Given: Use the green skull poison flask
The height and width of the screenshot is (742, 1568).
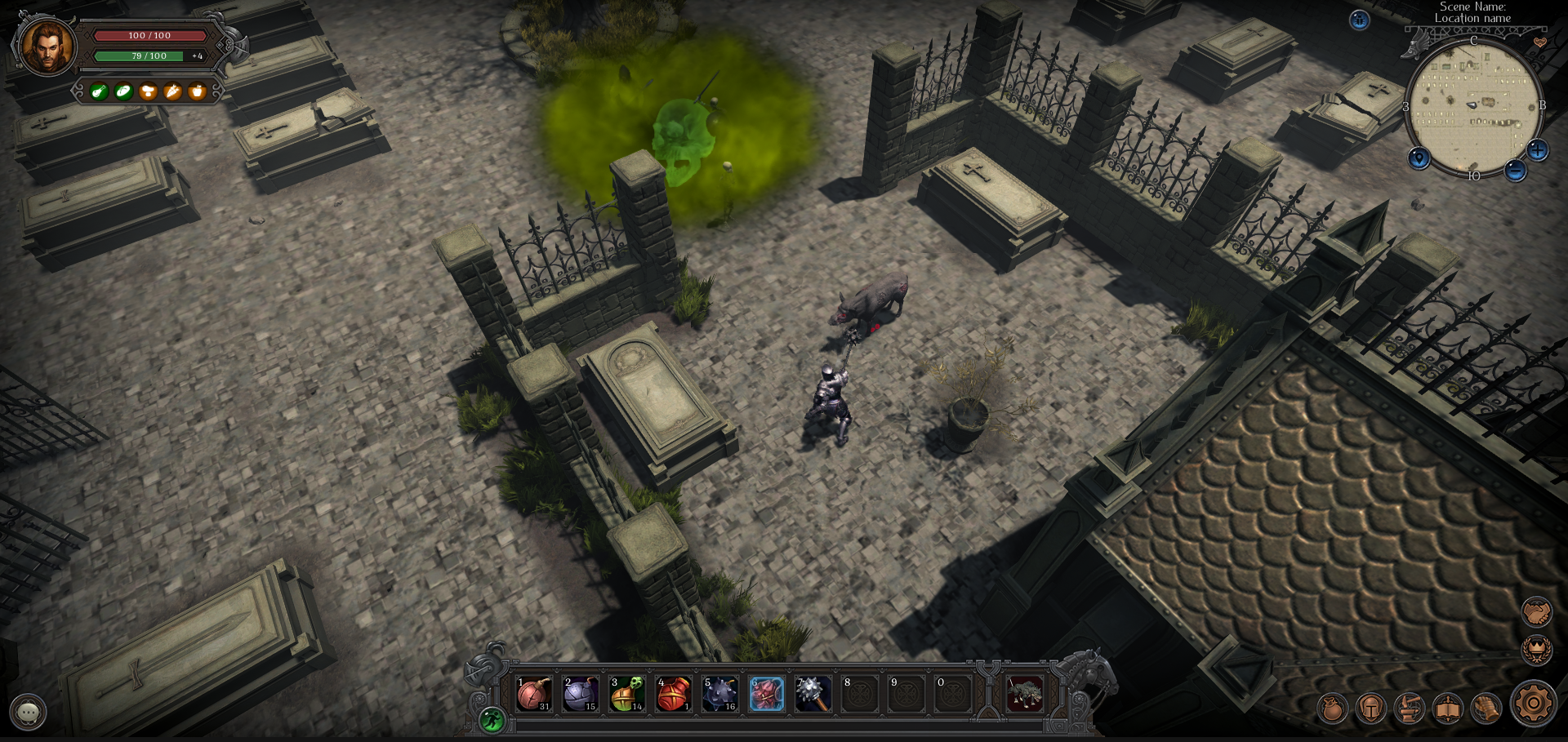Looking at the screenshot, I should 627,694.
